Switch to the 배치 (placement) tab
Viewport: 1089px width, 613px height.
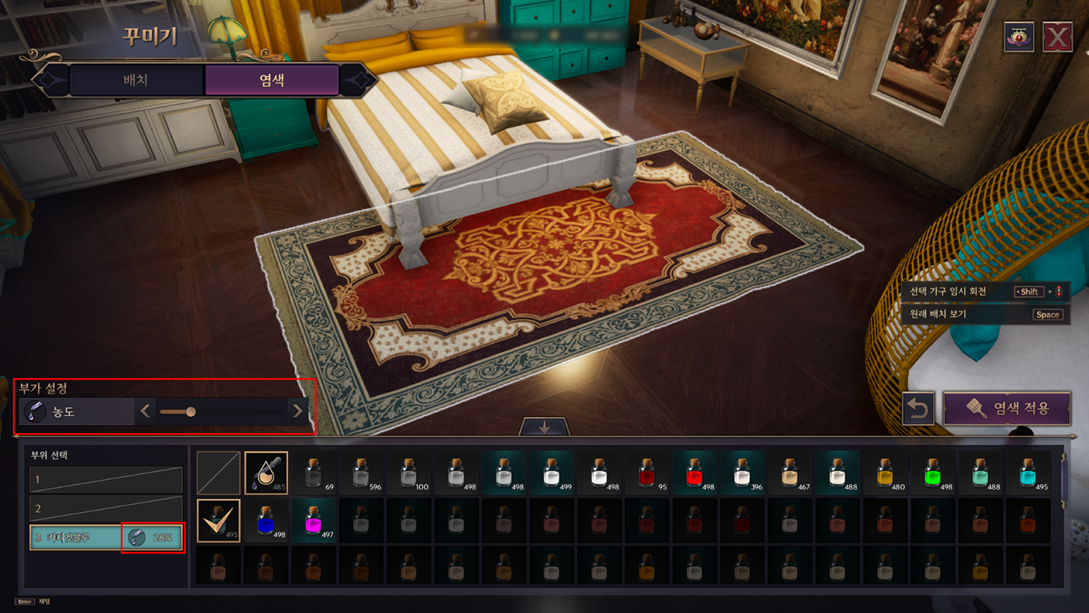pyautogui.click(x=135, y=80)
